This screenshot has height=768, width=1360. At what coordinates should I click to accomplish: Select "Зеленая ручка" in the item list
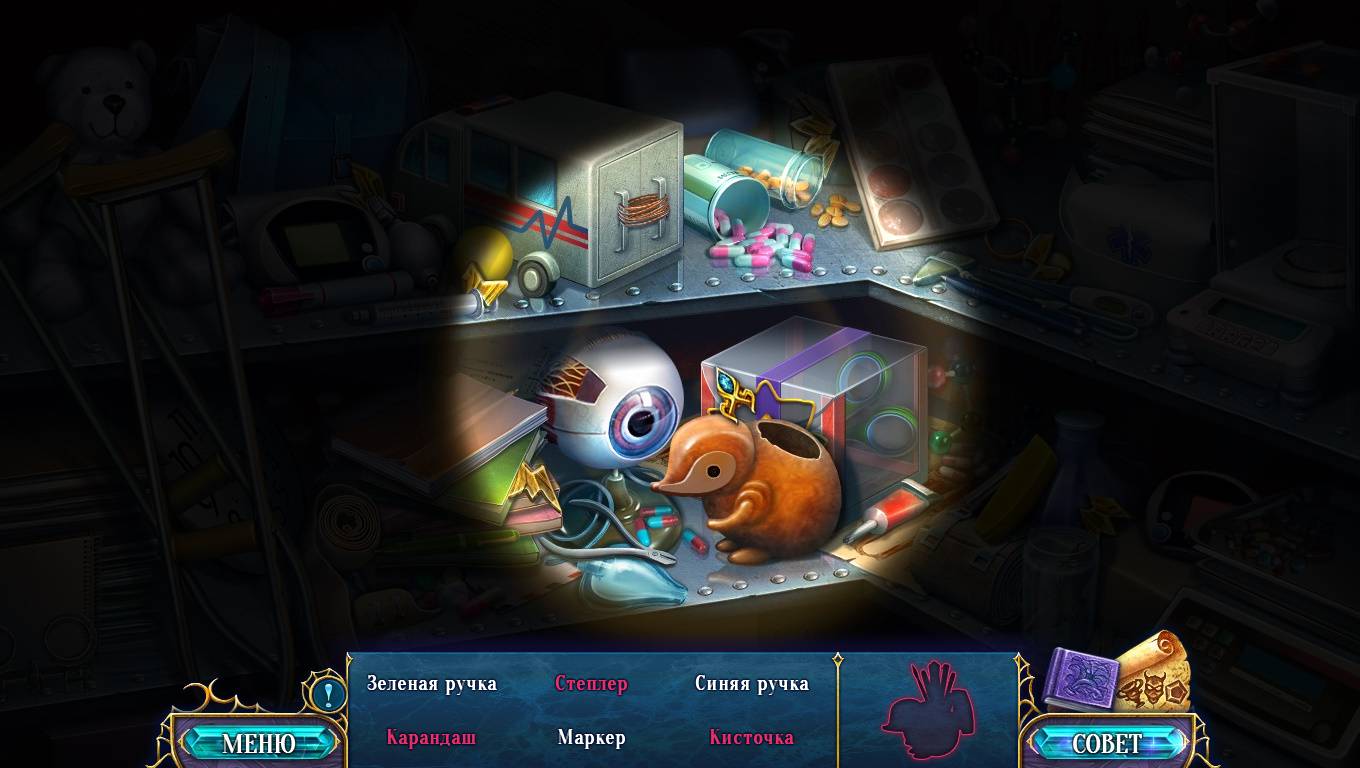pyautogui.click(x=431, y=684)
